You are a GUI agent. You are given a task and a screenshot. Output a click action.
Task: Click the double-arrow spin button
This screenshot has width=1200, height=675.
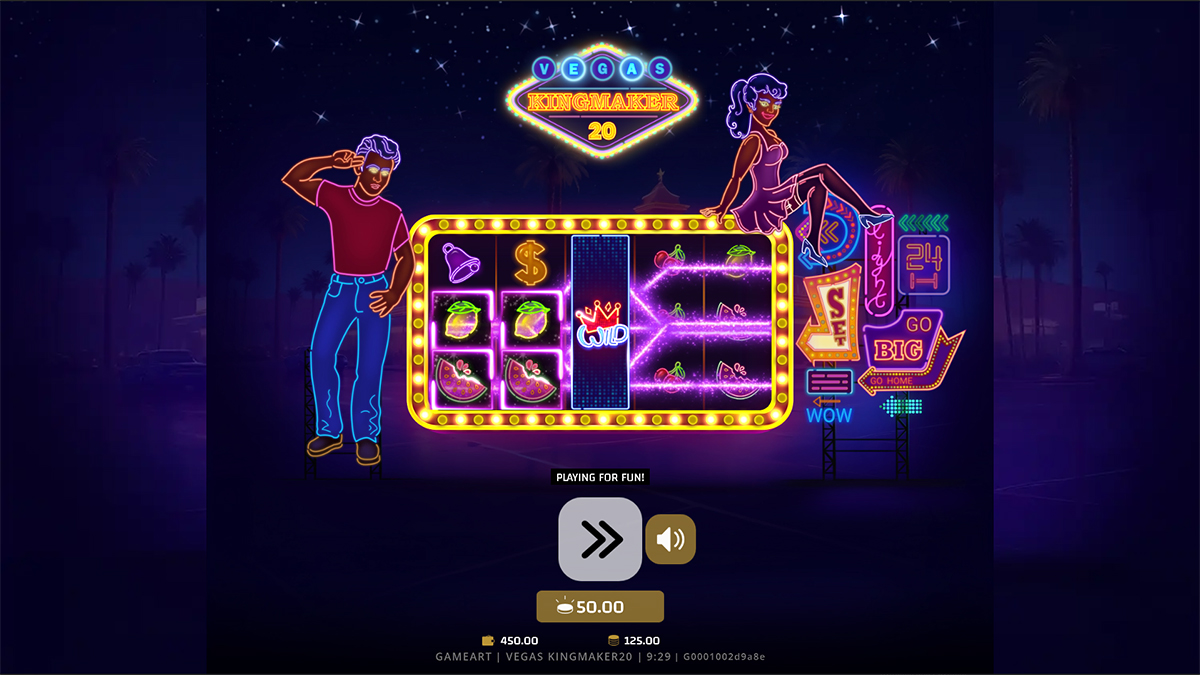click(600, 539)
